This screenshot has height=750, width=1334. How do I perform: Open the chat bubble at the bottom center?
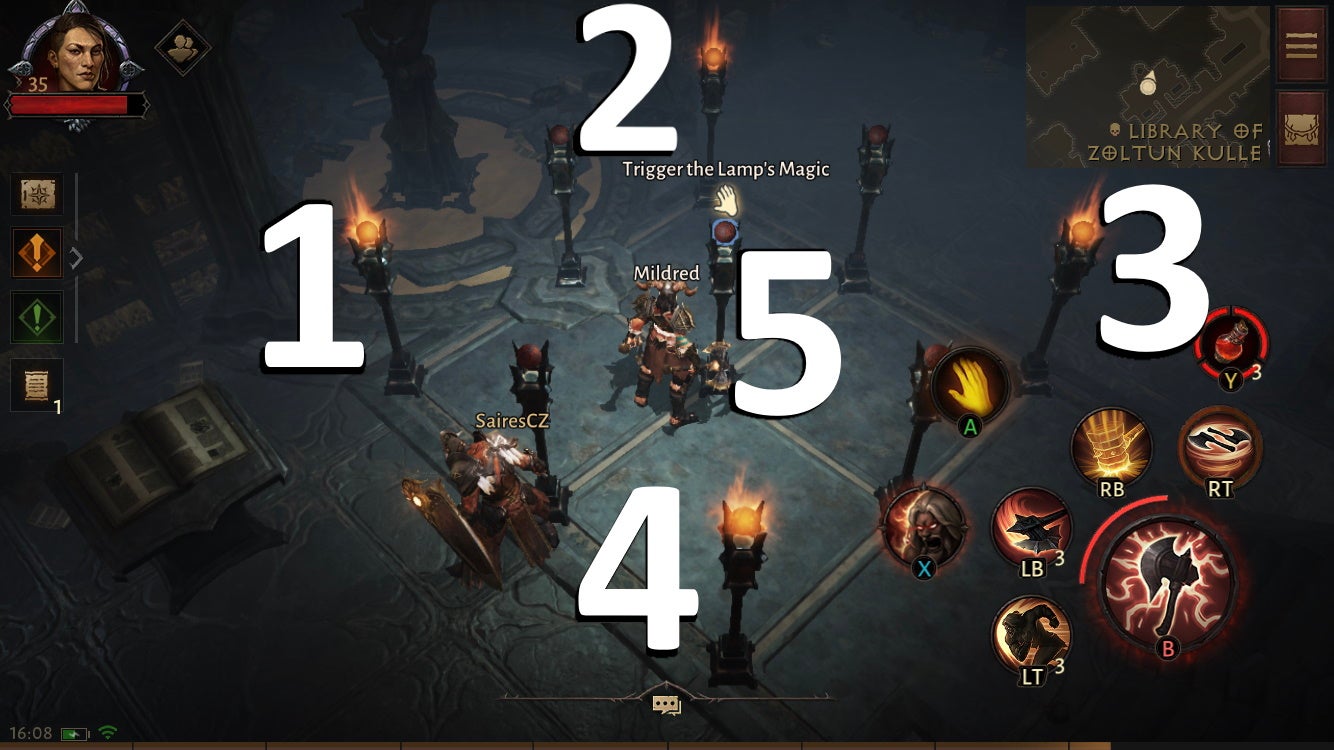667,704
